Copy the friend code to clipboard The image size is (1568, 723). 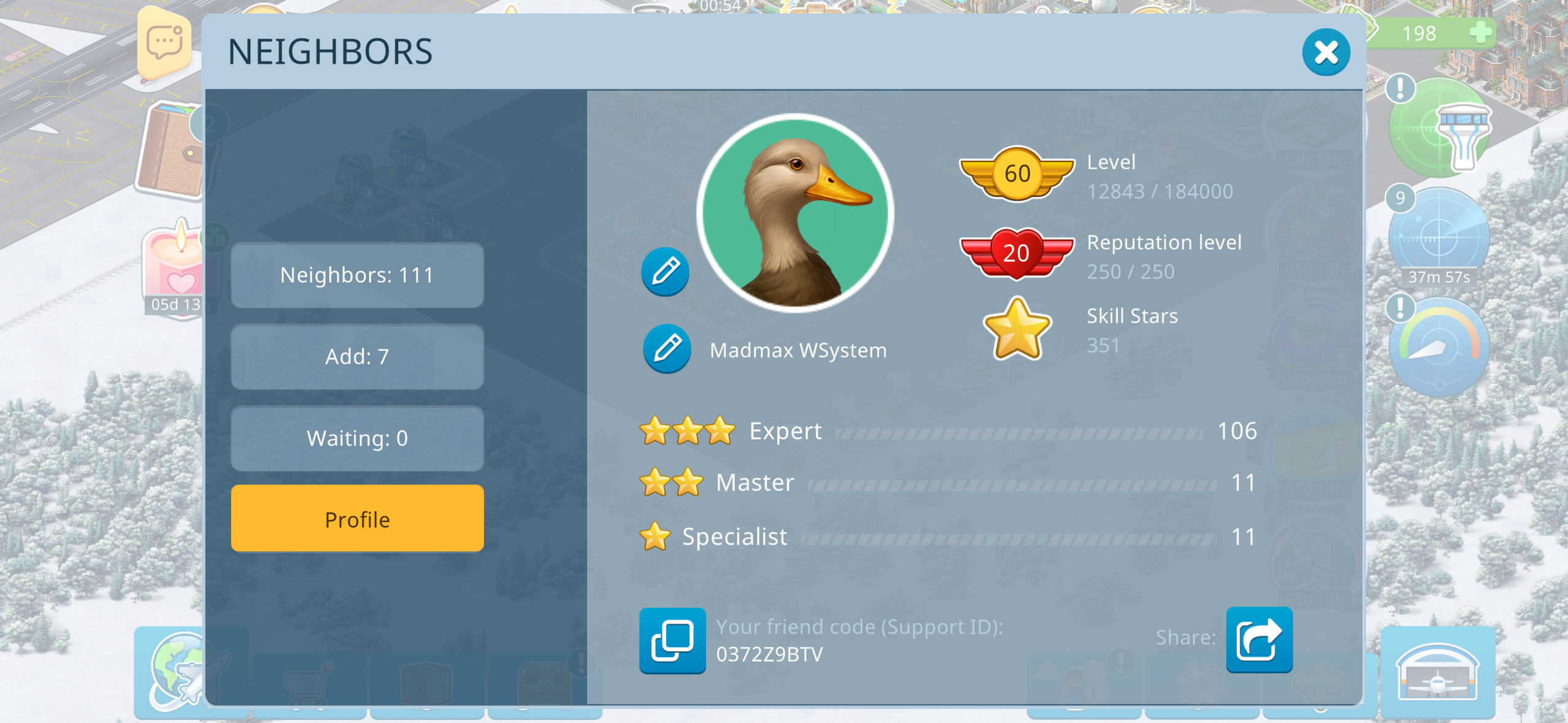672,640
